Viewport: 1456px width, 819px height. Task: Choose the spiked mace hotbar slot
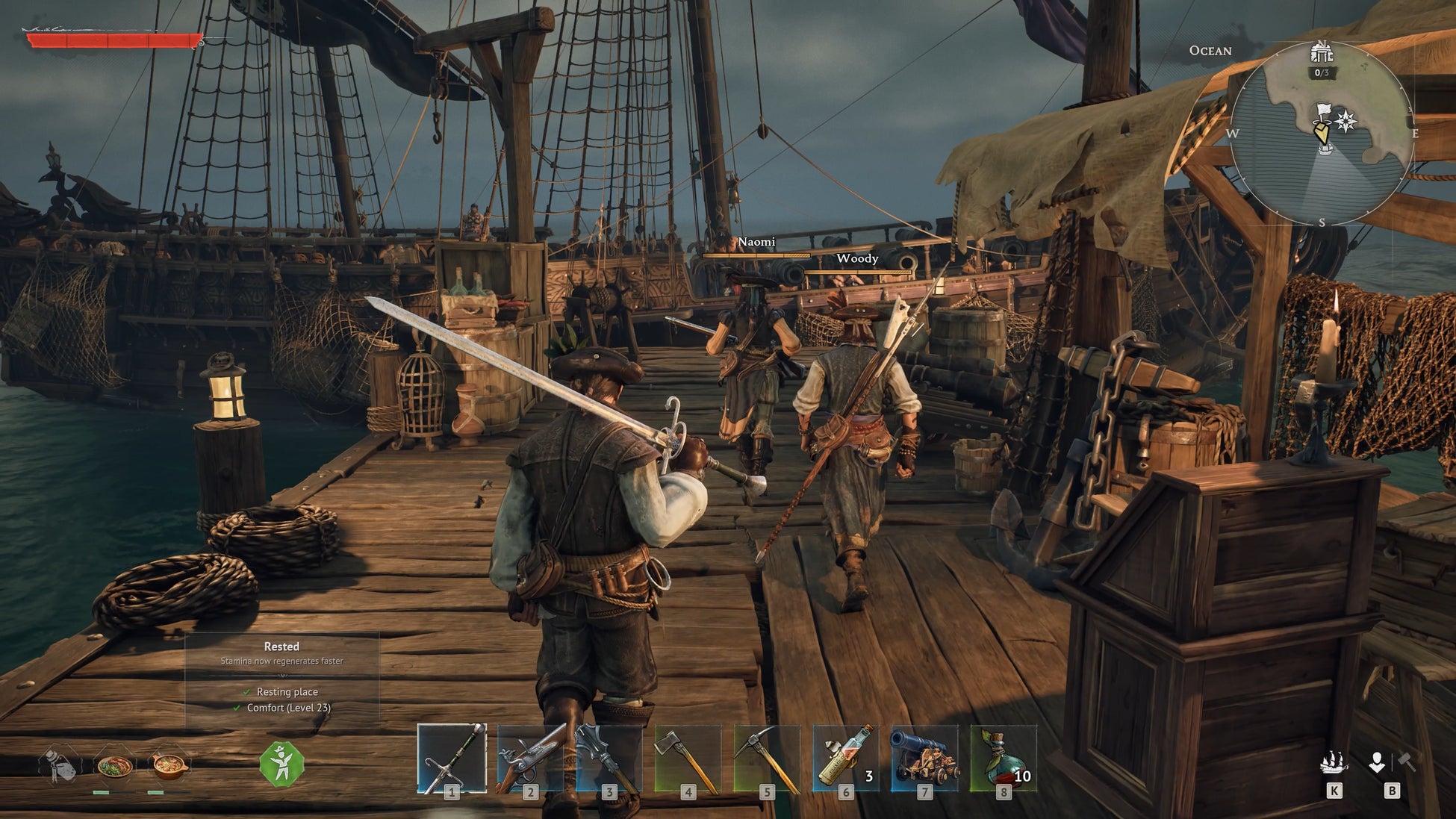609,759
